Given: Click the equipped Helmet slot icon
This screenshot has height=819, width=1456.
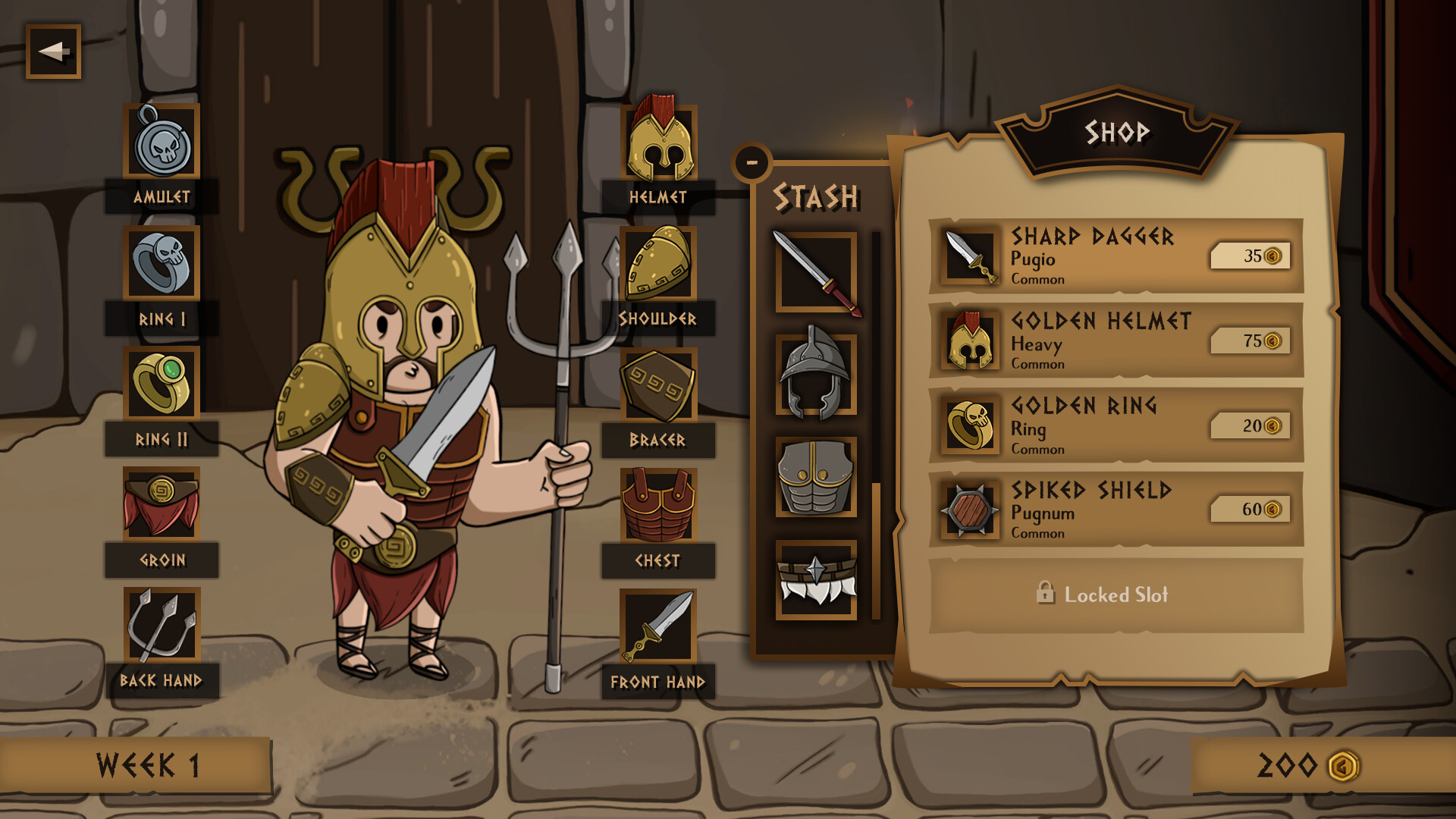Looking at the screenshot, I should pos(658,141).
